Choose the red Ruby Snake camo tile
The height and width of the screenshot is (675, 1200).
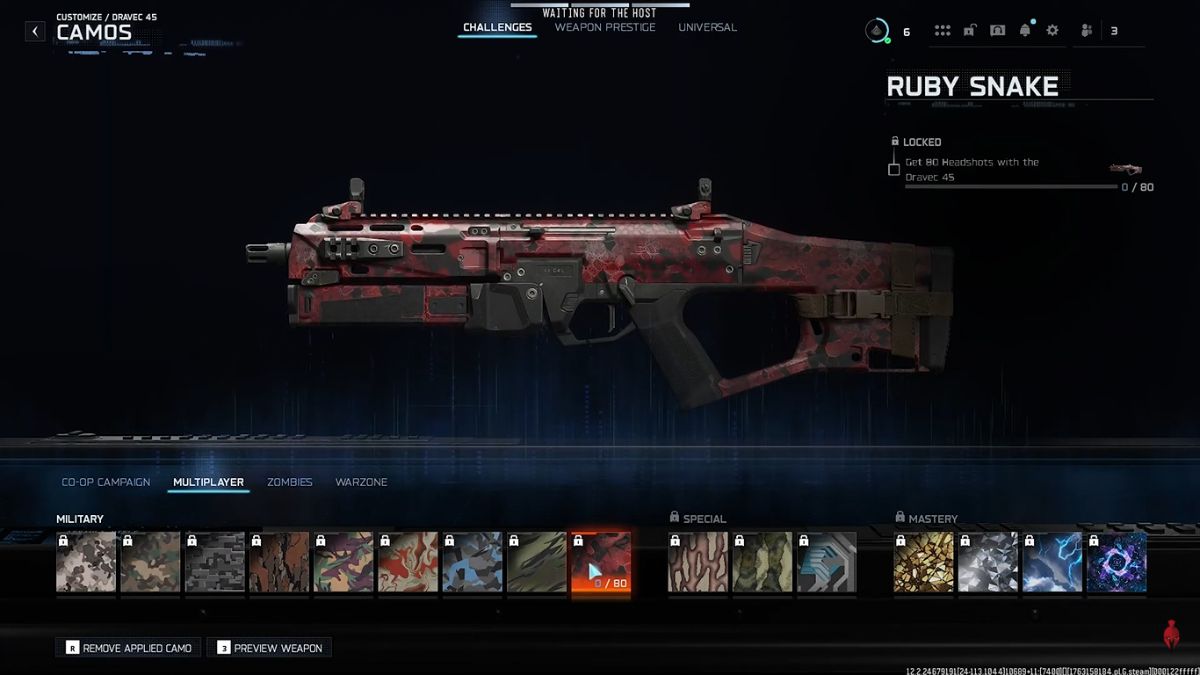coord(601,563)
